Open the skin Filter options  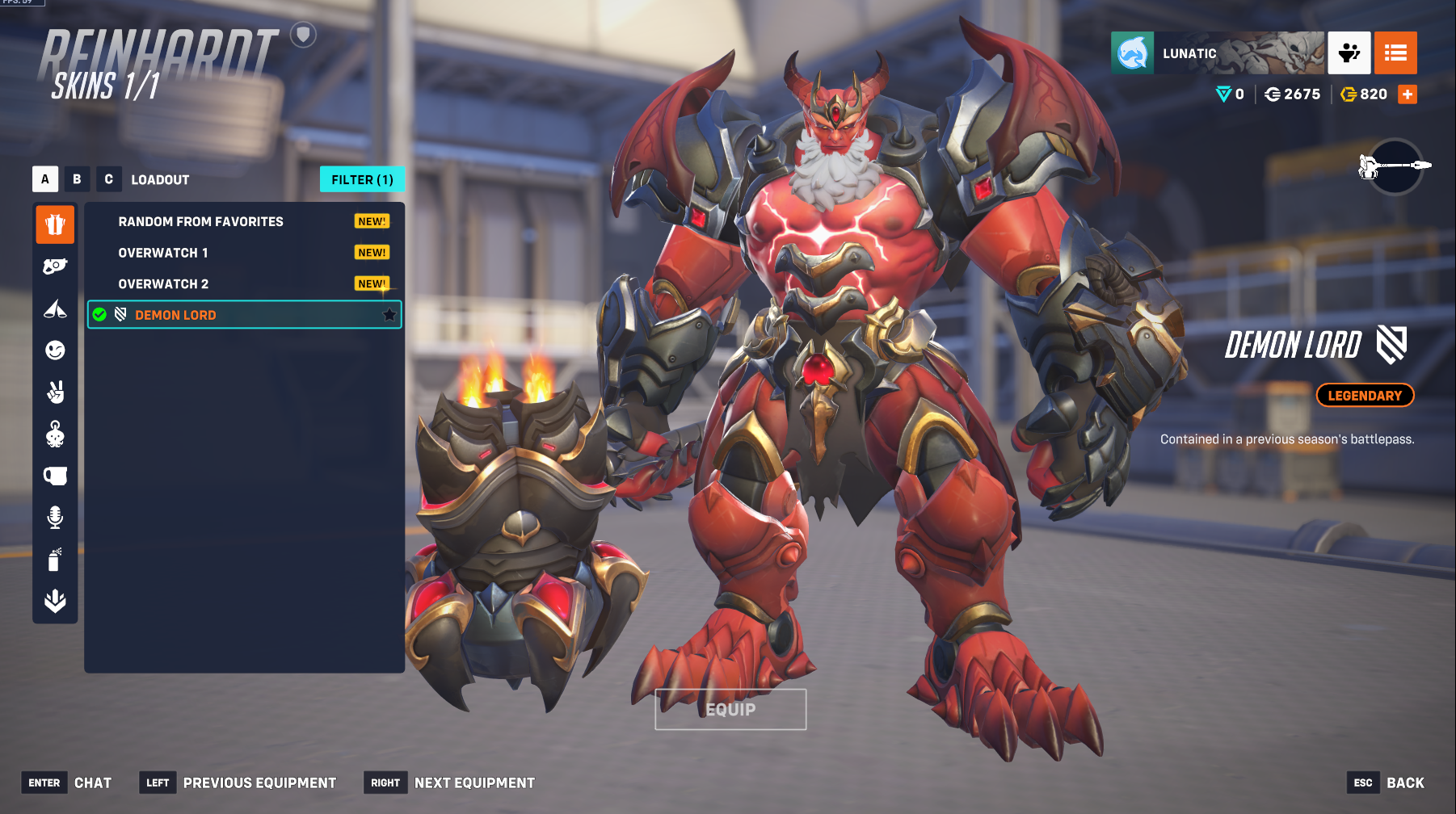pos(362,179)
